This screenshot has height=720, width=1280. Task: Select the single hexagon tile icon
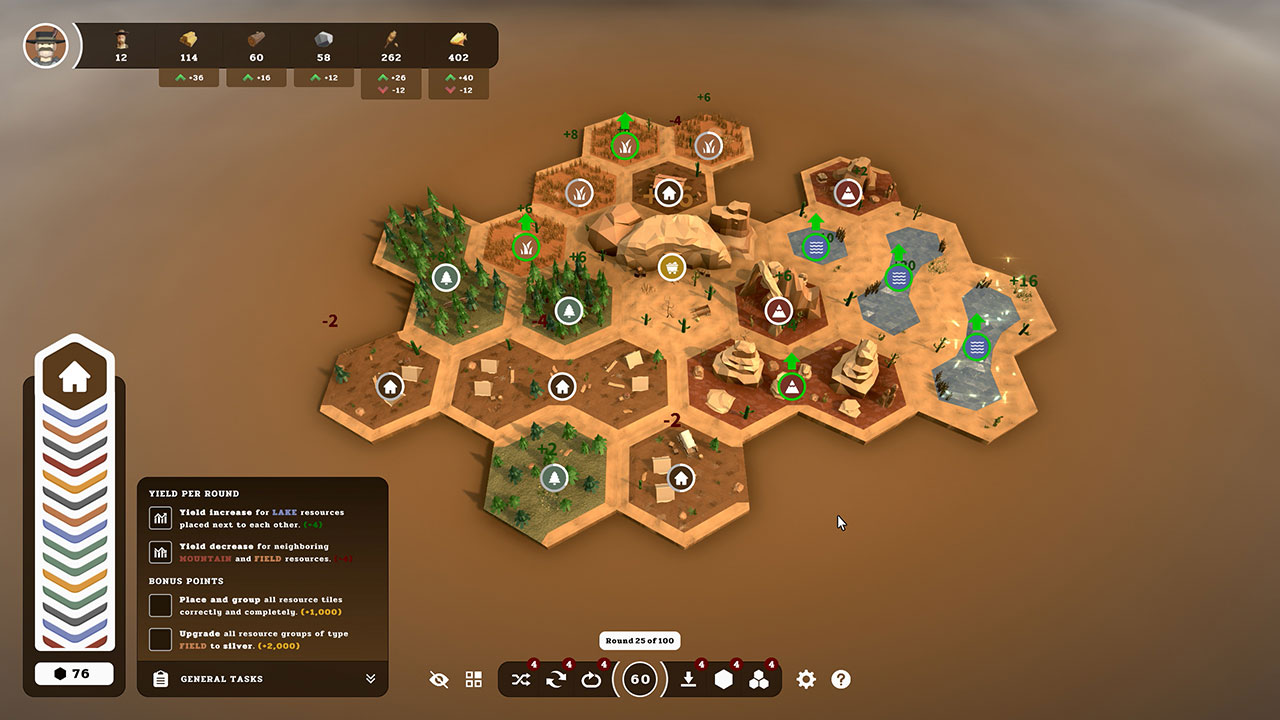726,679
